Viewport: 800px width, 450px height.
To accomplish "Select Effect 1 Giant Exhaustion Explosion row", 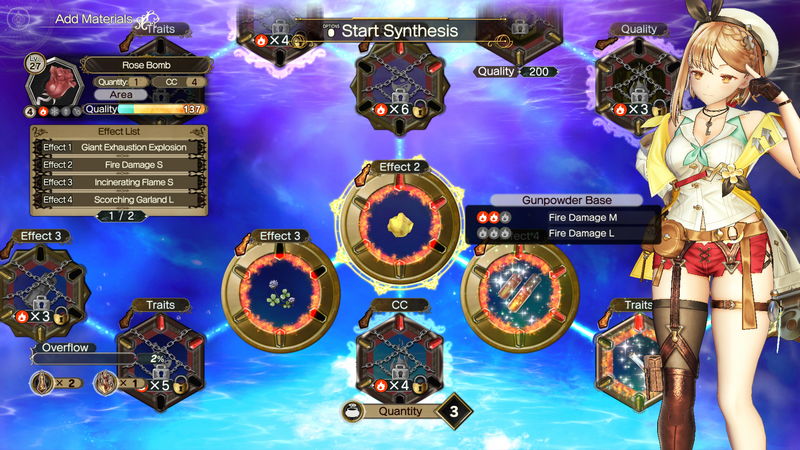I will pos(122,147).
